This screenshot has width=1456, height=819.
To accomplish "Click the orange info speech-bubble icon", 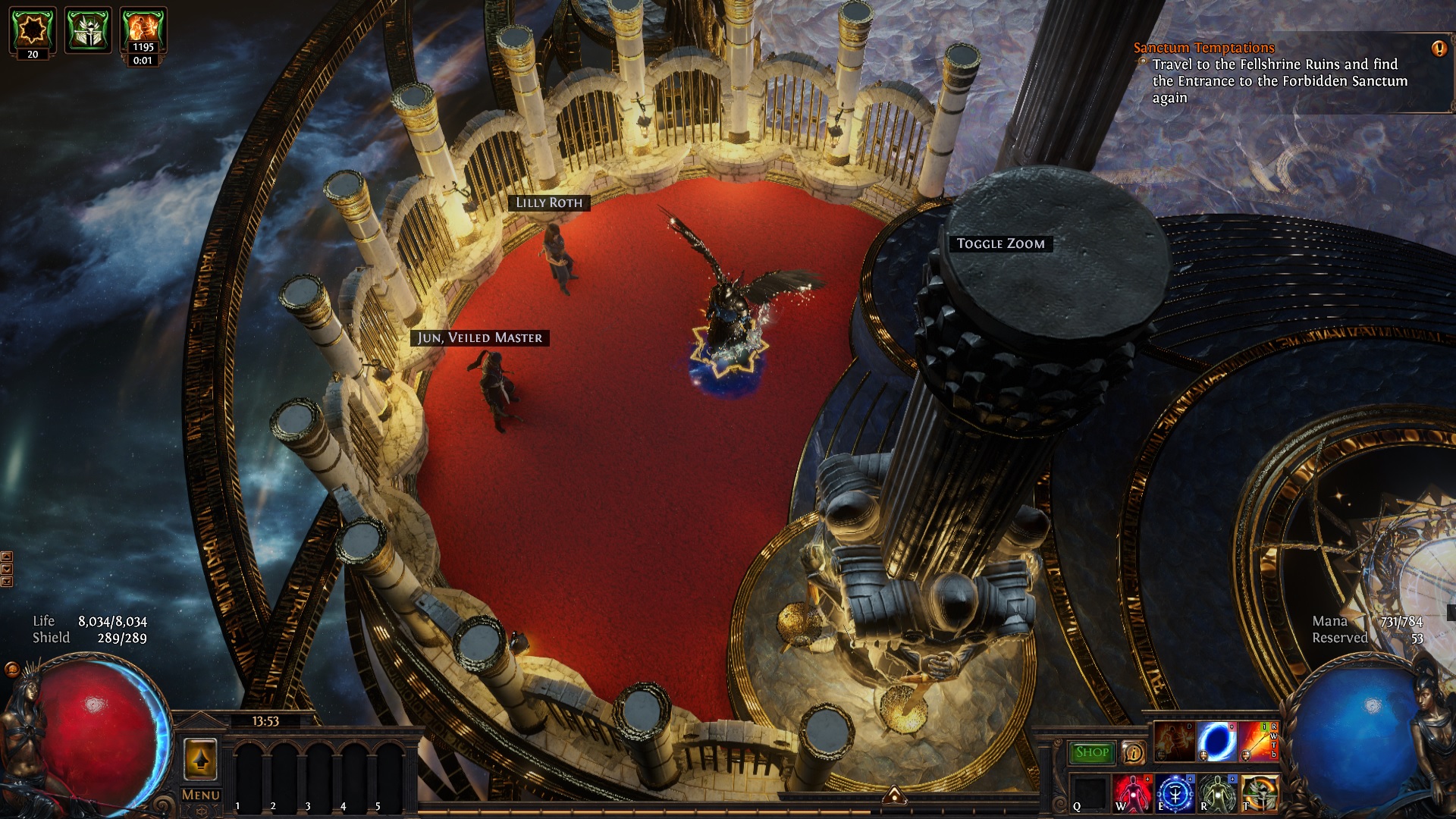I will [1134, 752].
